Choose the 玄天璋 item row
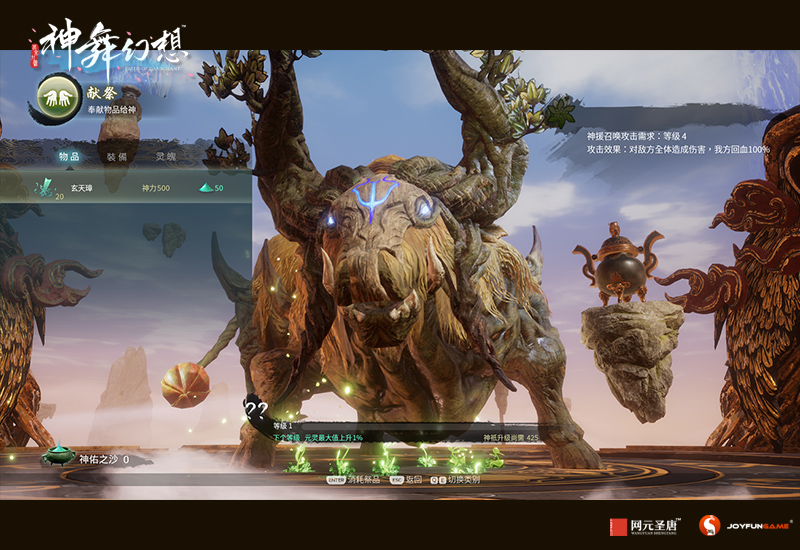800x550 pixels. point(125,188)
